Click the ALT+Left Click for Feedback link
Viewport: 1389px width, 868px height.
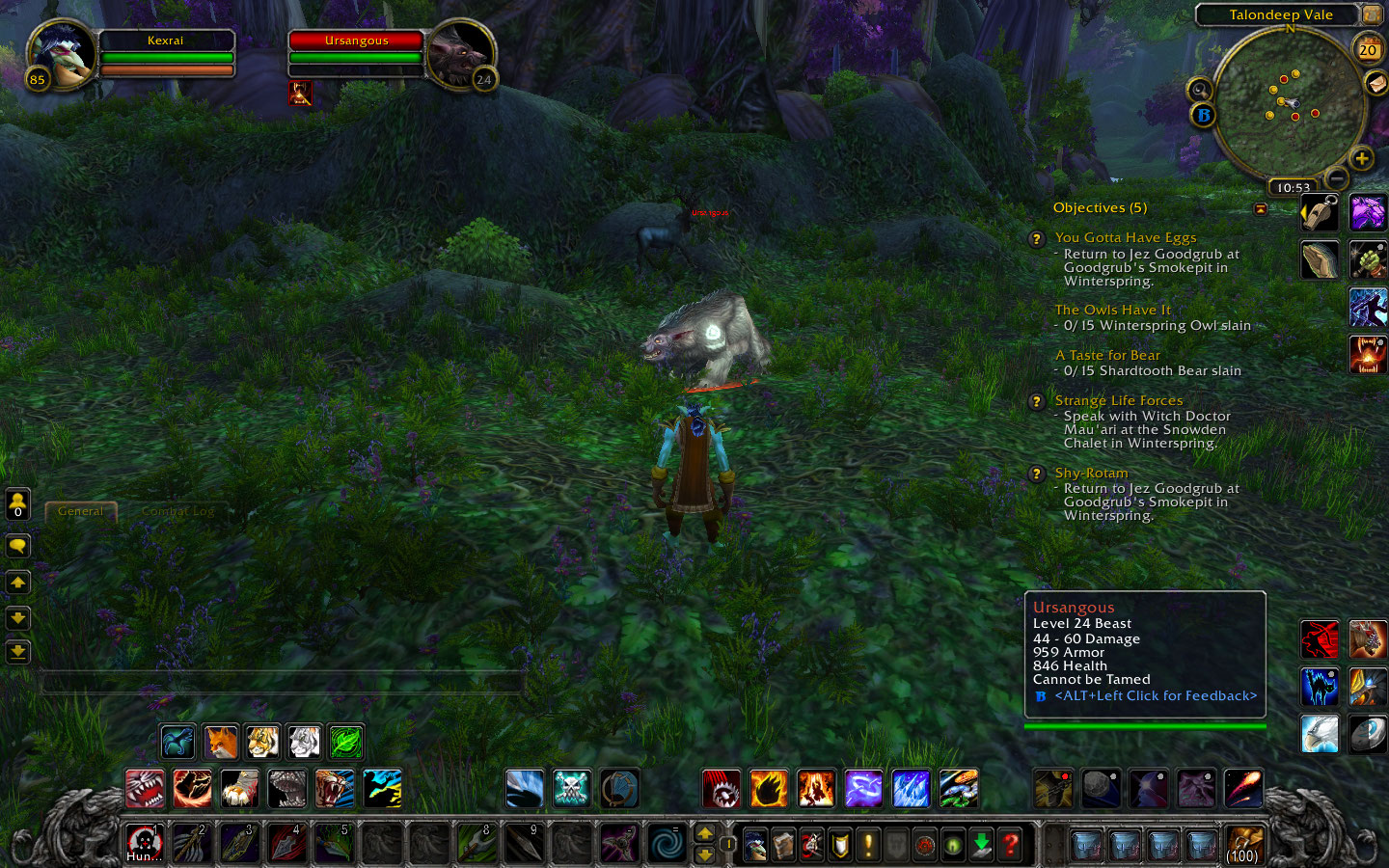[x=1155, y=695]
